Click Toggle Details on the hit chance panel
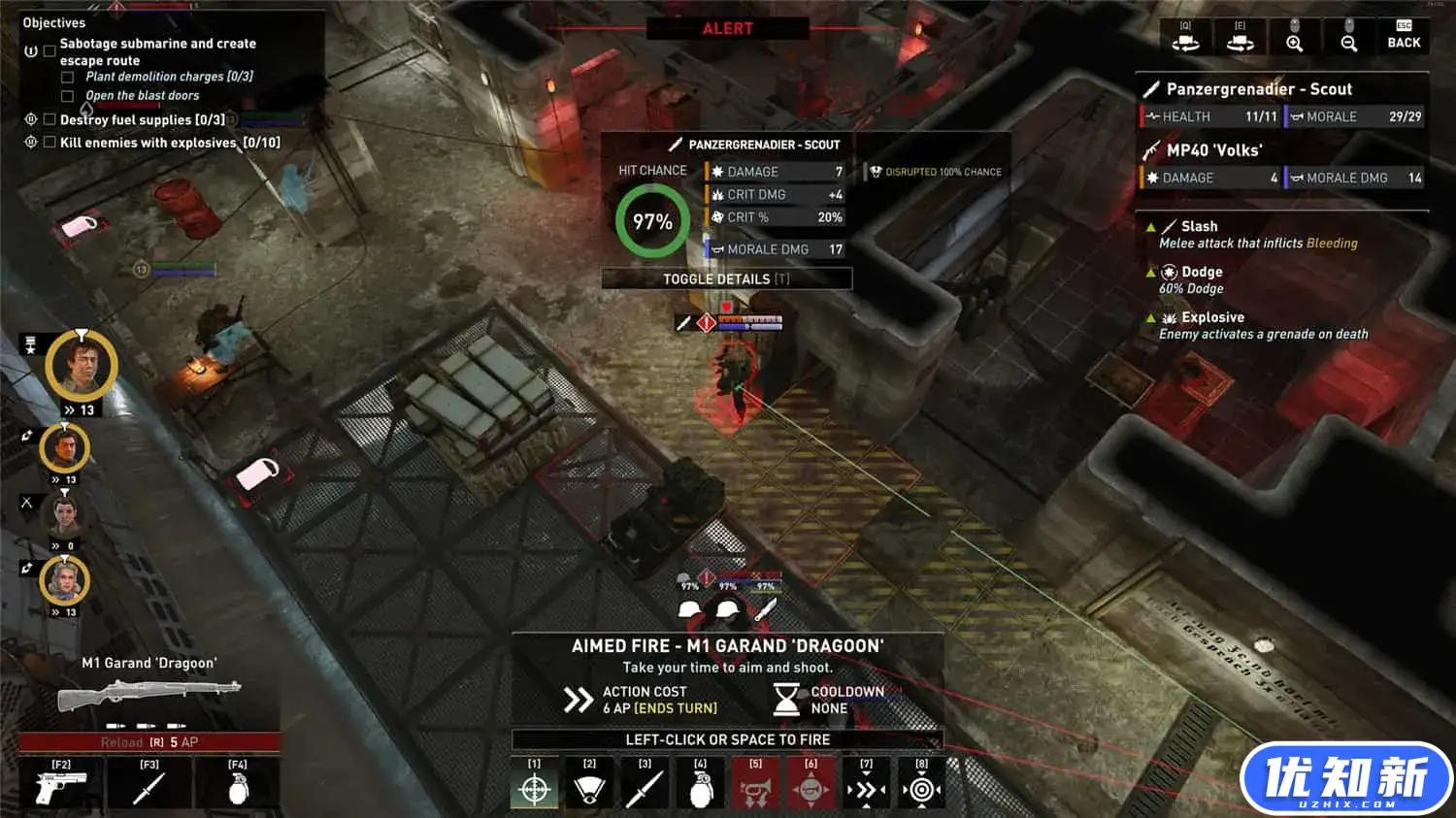 coord(726,279)
